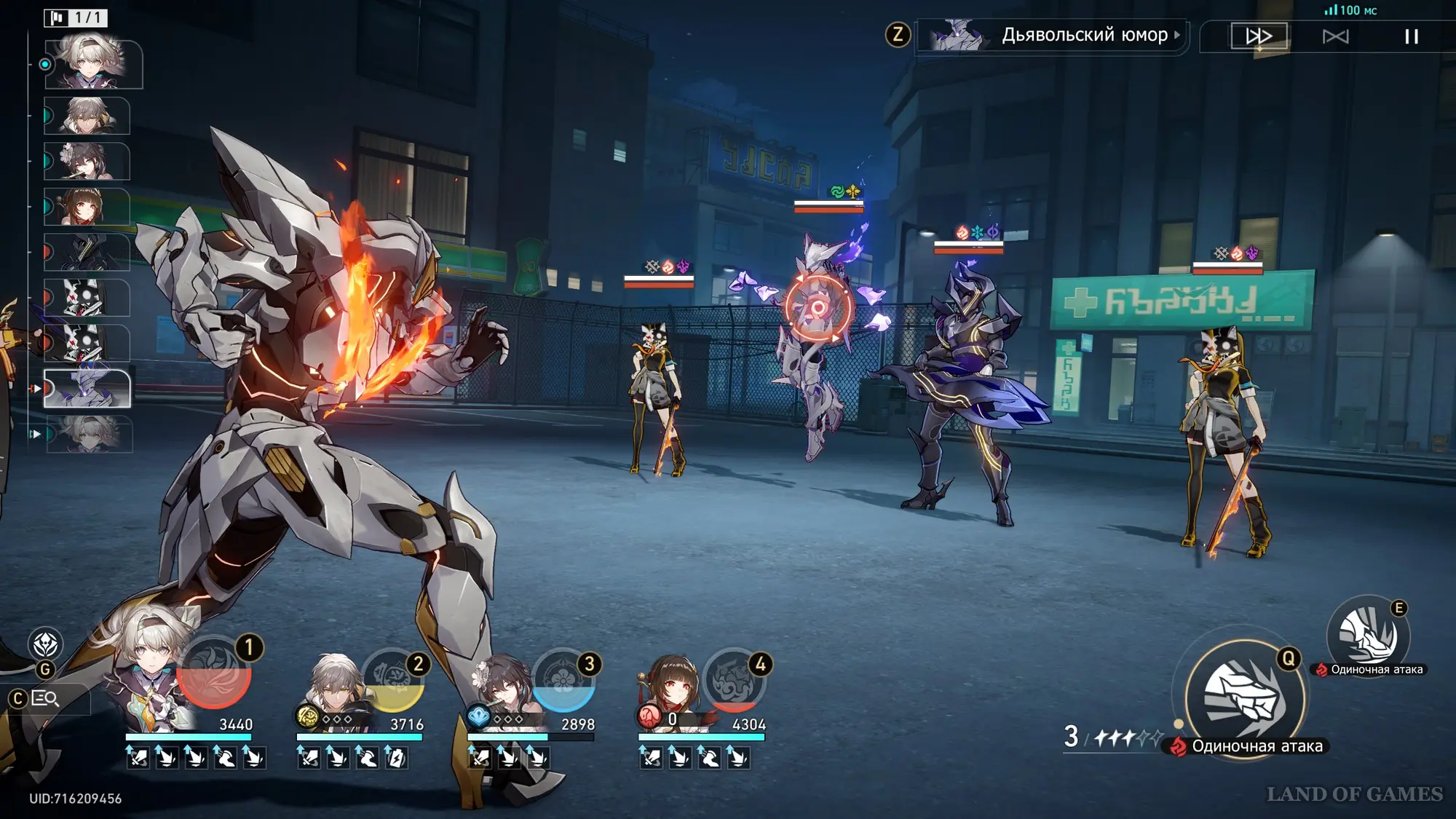
Task: Select the top turn-order portrait
Action: pos(93,65)
